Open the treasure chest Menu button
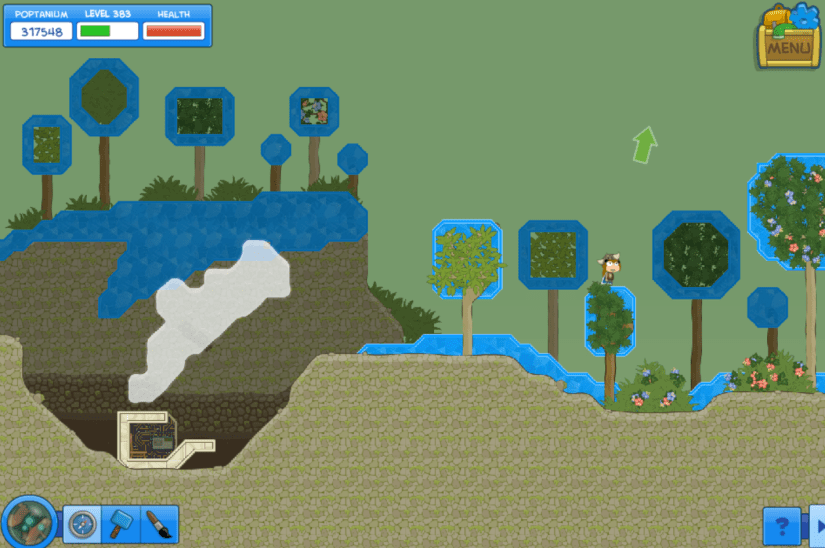Screen dimensions: 825x548 click(x=788, y=40)
